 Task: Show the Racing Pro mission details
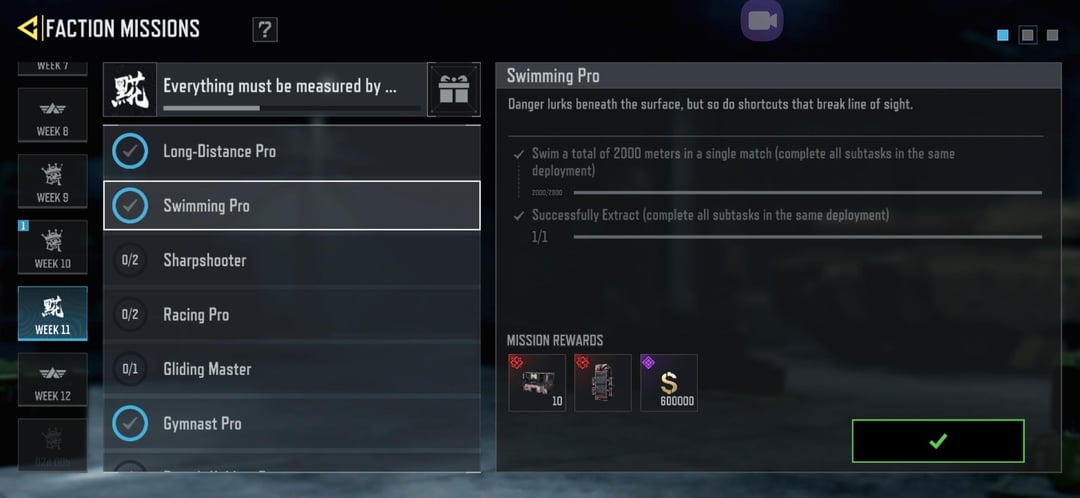[291, 315]
